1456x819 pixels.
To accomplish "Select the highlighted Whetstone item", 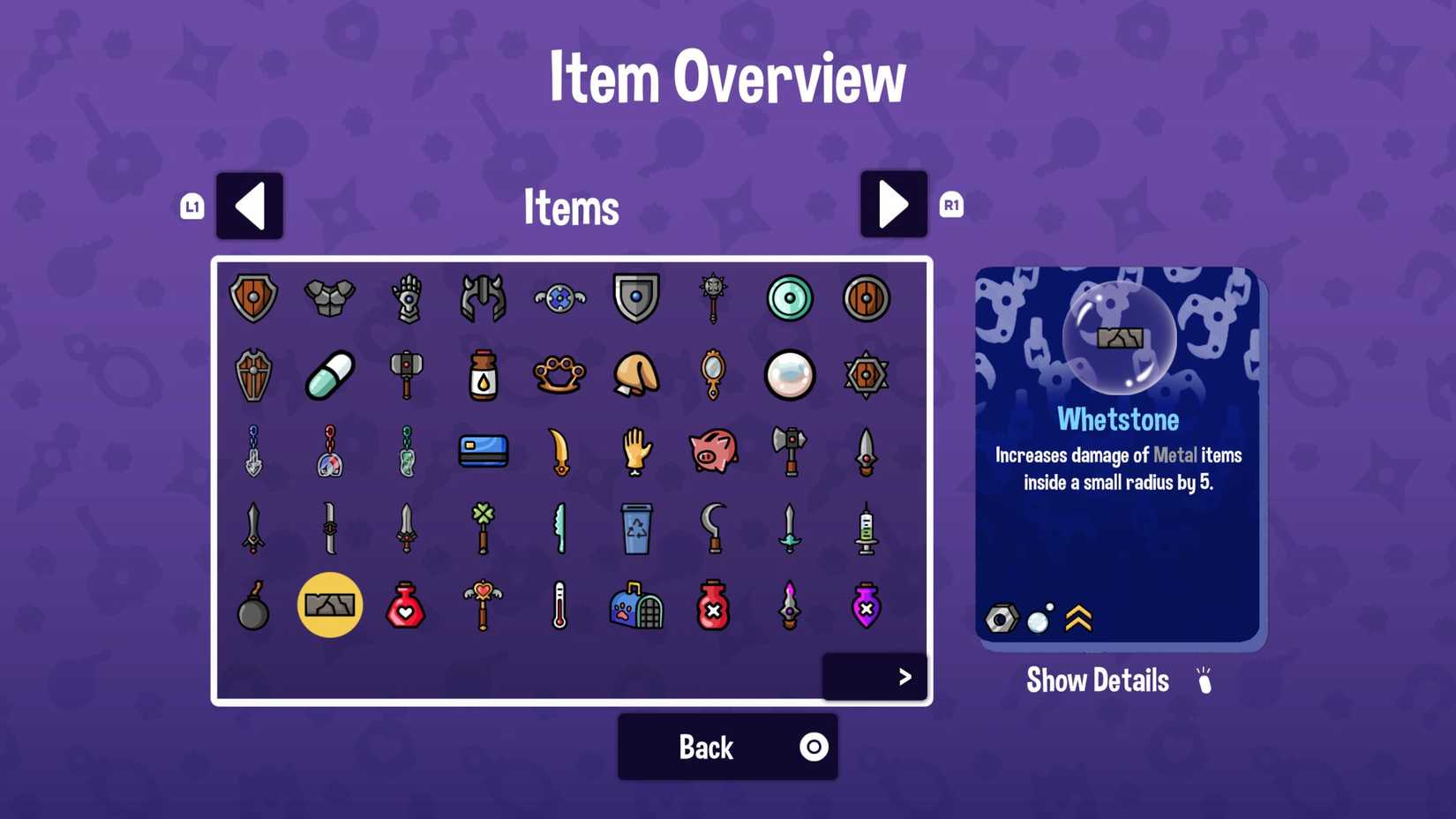I will pos(330,605).
